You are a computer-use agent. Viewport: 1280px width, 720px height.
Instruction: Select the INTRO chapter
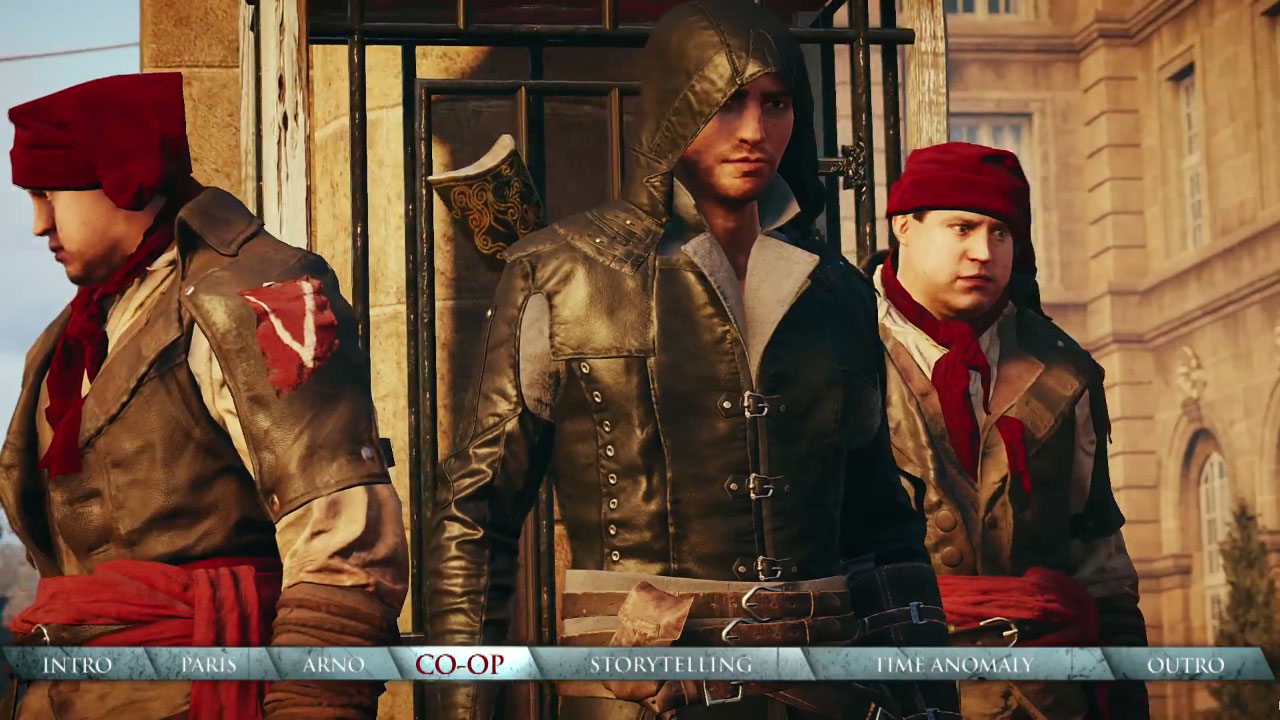click(75, 662)
